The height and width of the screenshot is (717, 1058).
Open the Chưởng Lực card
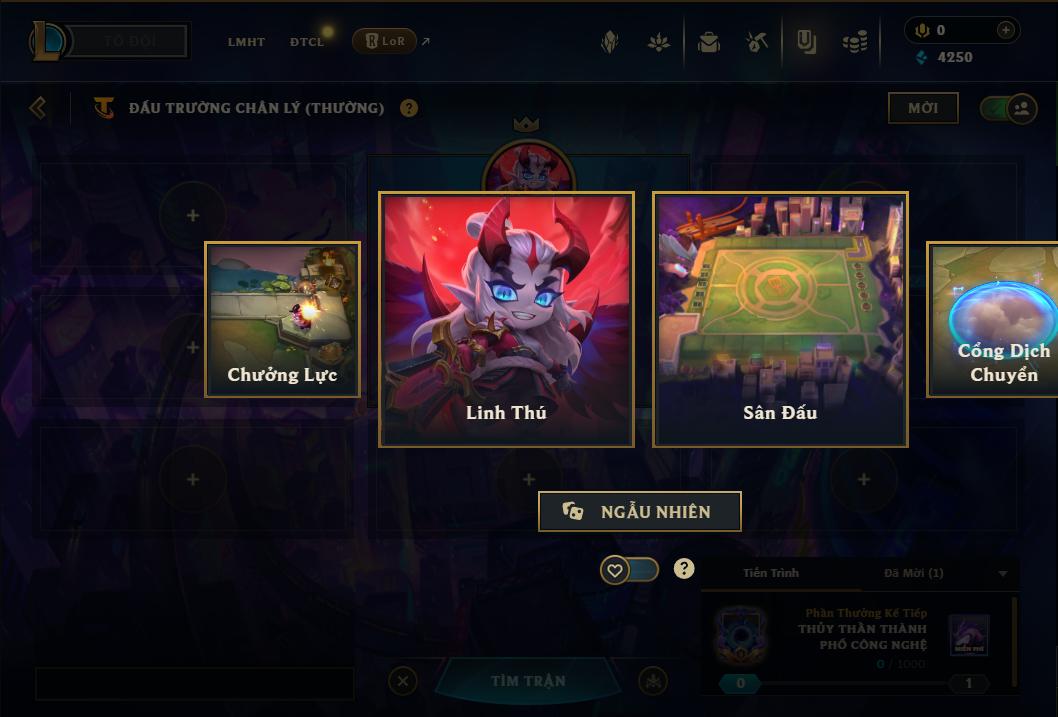(282, 319)
